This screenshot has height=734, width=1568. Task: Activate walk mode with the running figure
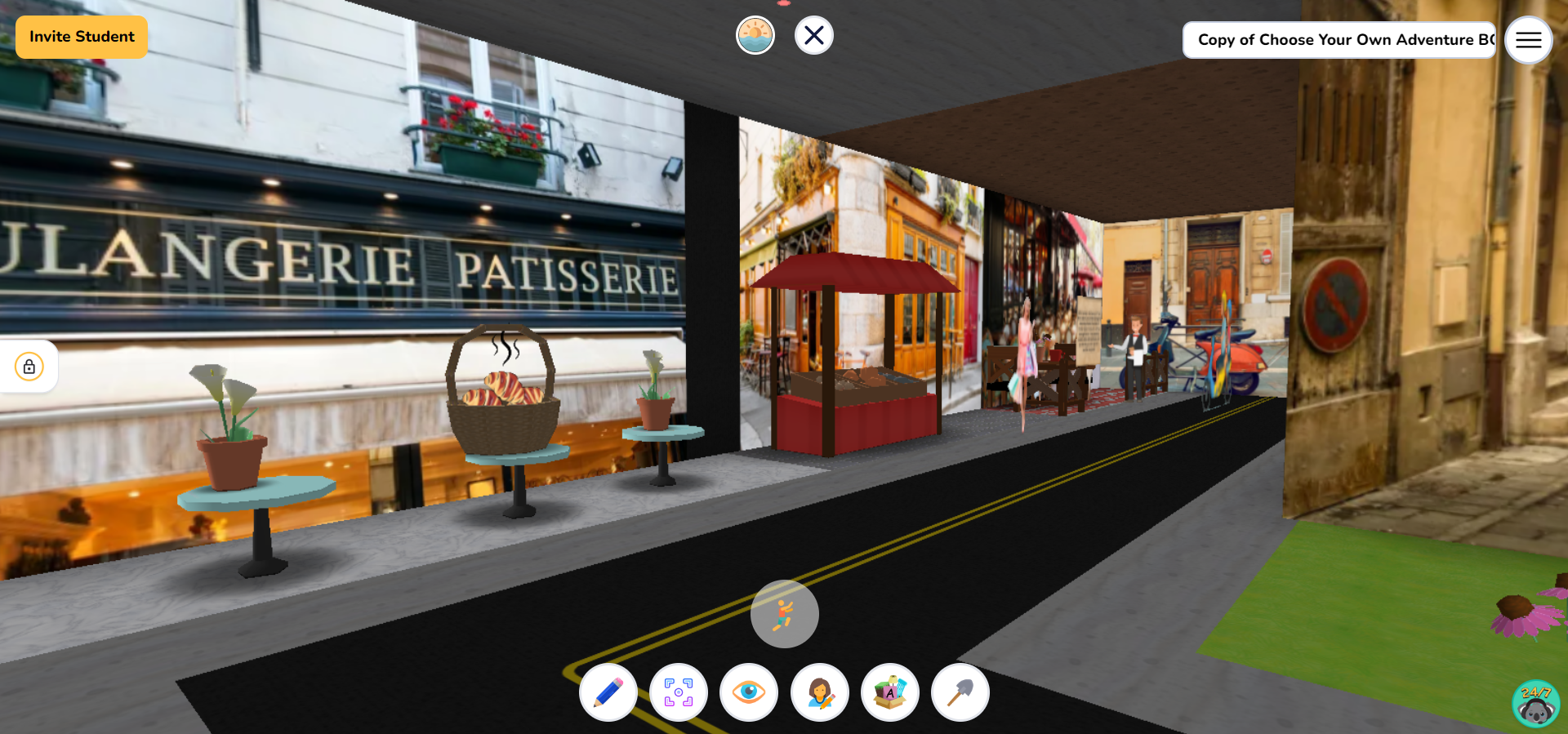pyautogui.click(x=783, y=614)
